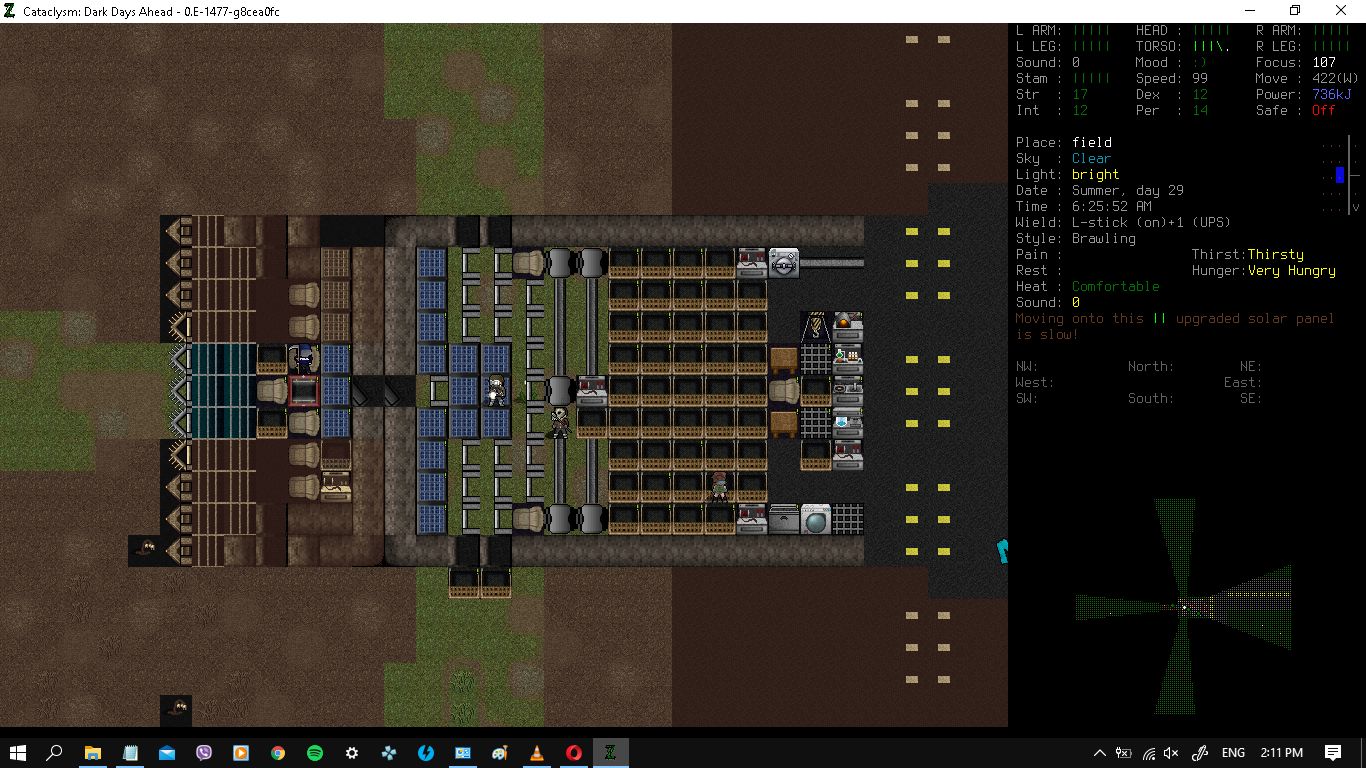Open Opera browser from the taskbar
The height and width of the screenshot is (768, 1366).
[x=573, y=753]
